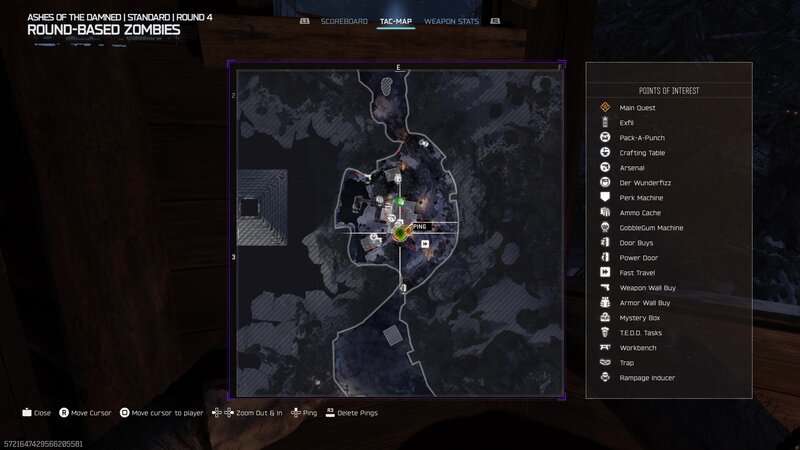Select the Fast Travel legend entry

coord(638,272)
